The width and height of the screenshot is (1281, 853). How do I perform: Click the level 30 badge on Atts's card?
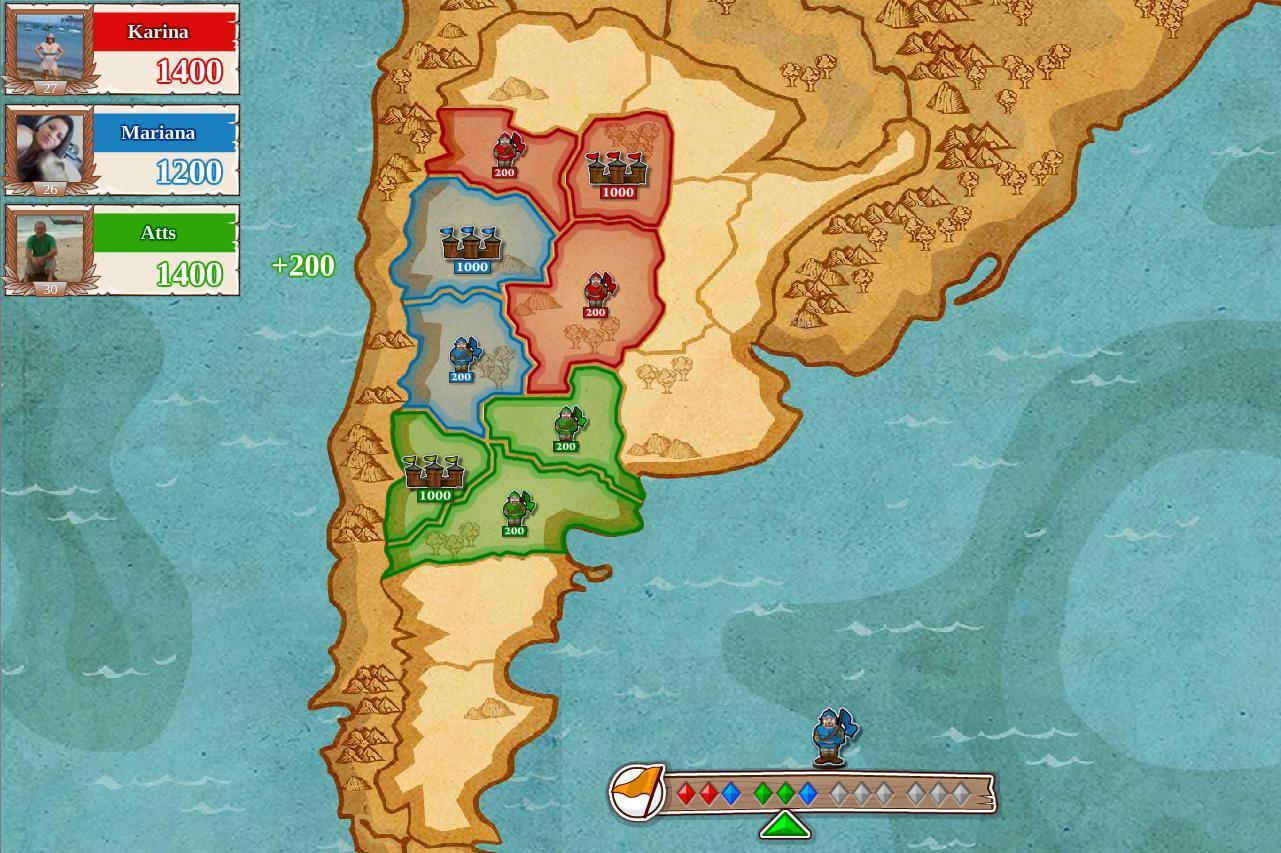tap(50, 289)
